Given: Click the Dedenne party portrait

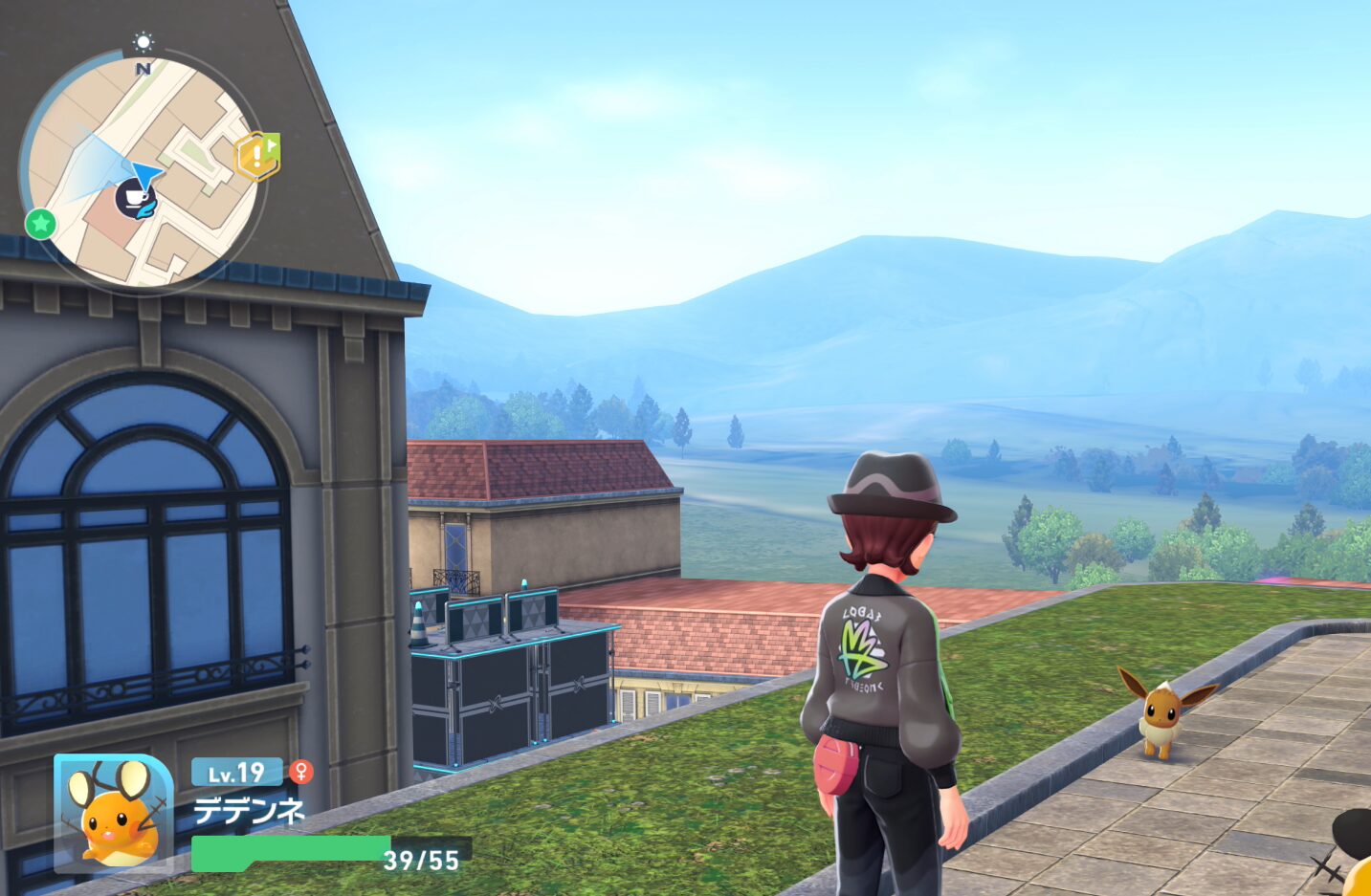Looking at the screenshot, I should (114, 814).
